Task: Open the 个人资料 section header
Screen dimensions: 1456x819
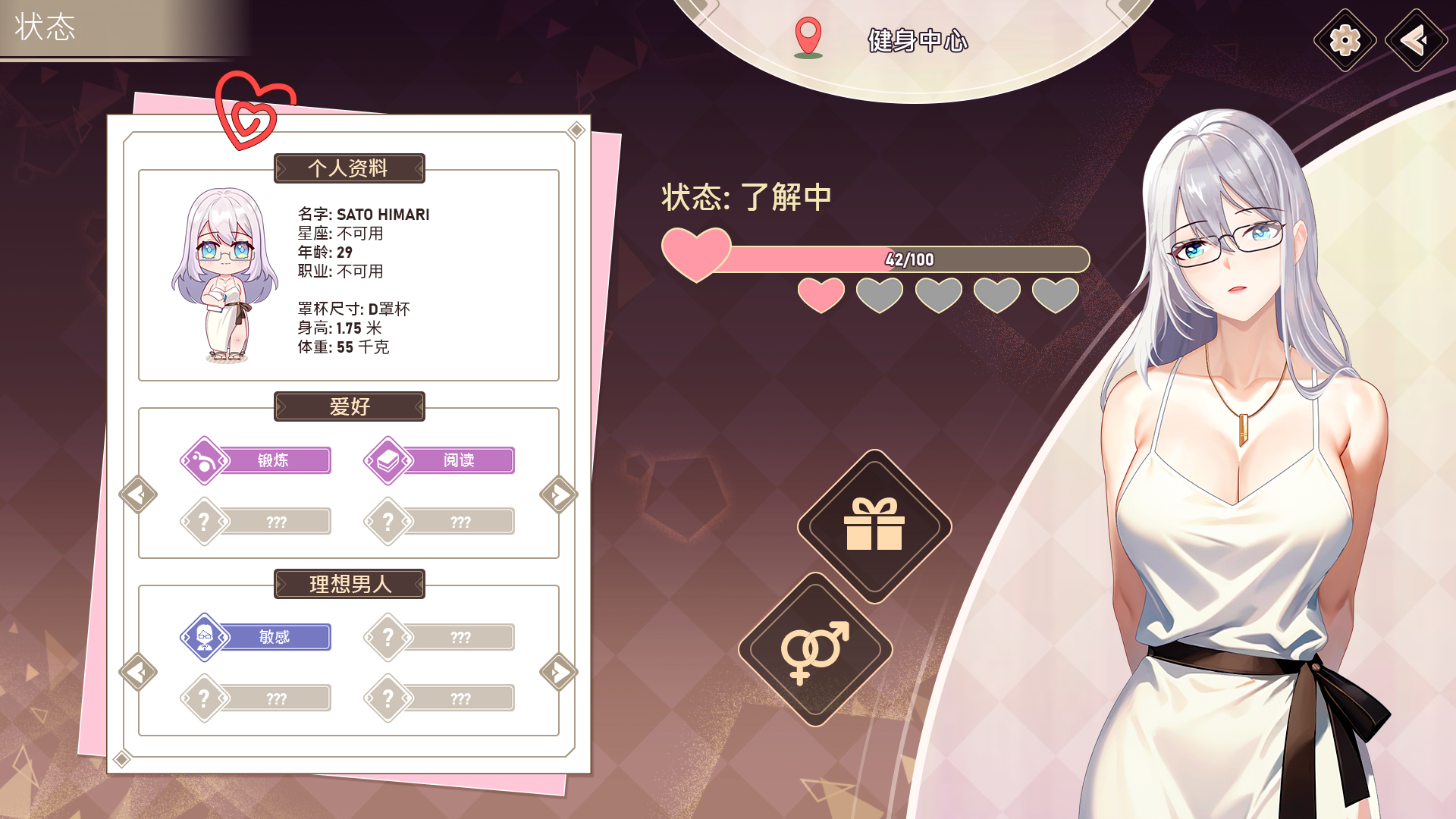Action: click(348, 168)
